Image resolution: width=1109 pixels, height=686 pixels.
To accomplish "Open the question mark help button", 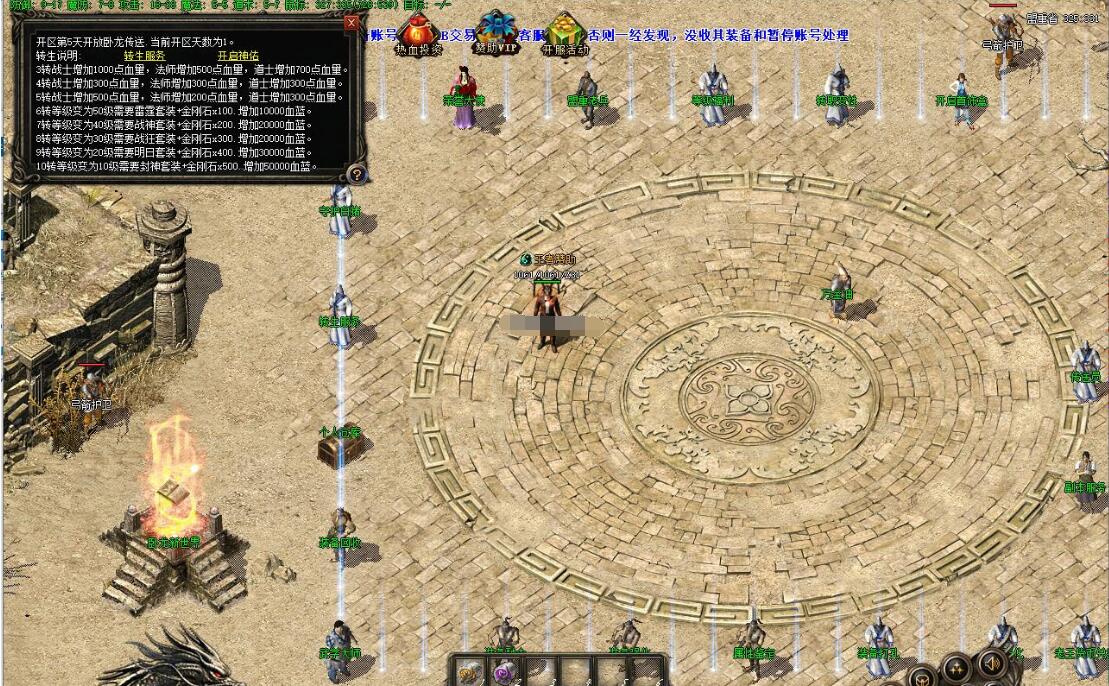I will coord(357,174).
